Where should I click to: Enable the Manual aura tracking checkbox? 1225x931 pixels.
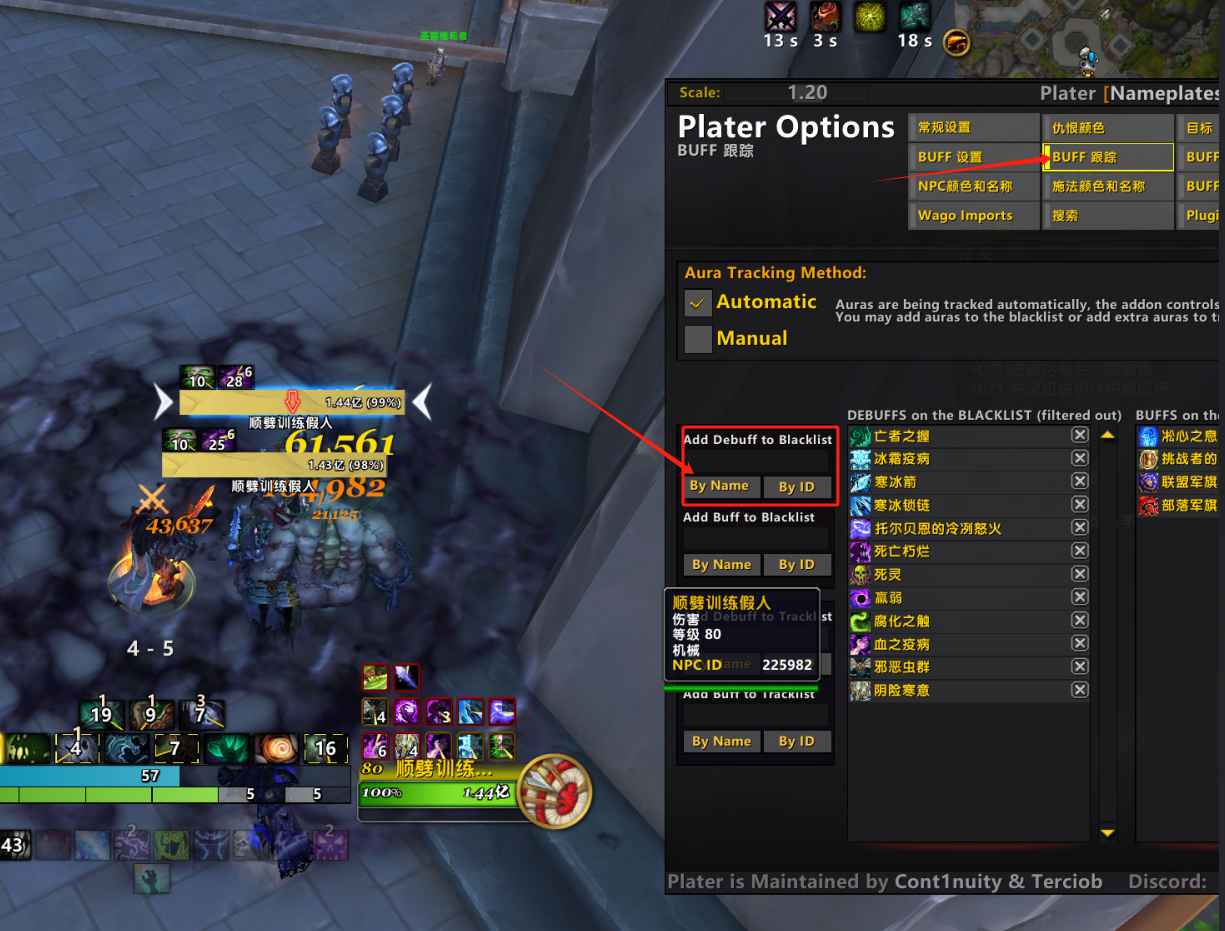698,339
